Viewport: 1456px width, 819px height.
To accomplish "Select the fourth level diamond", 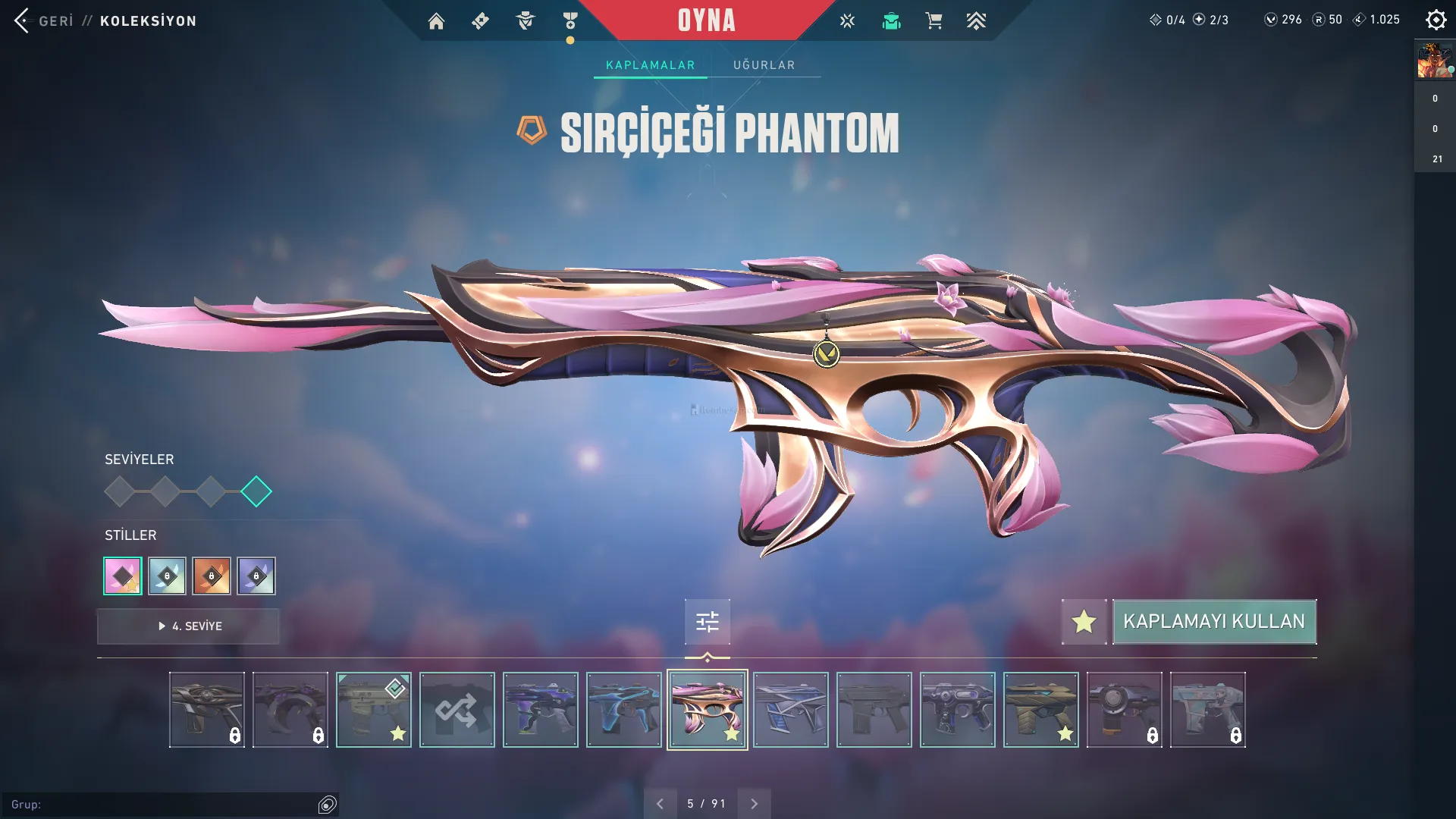I will [256, 491].
